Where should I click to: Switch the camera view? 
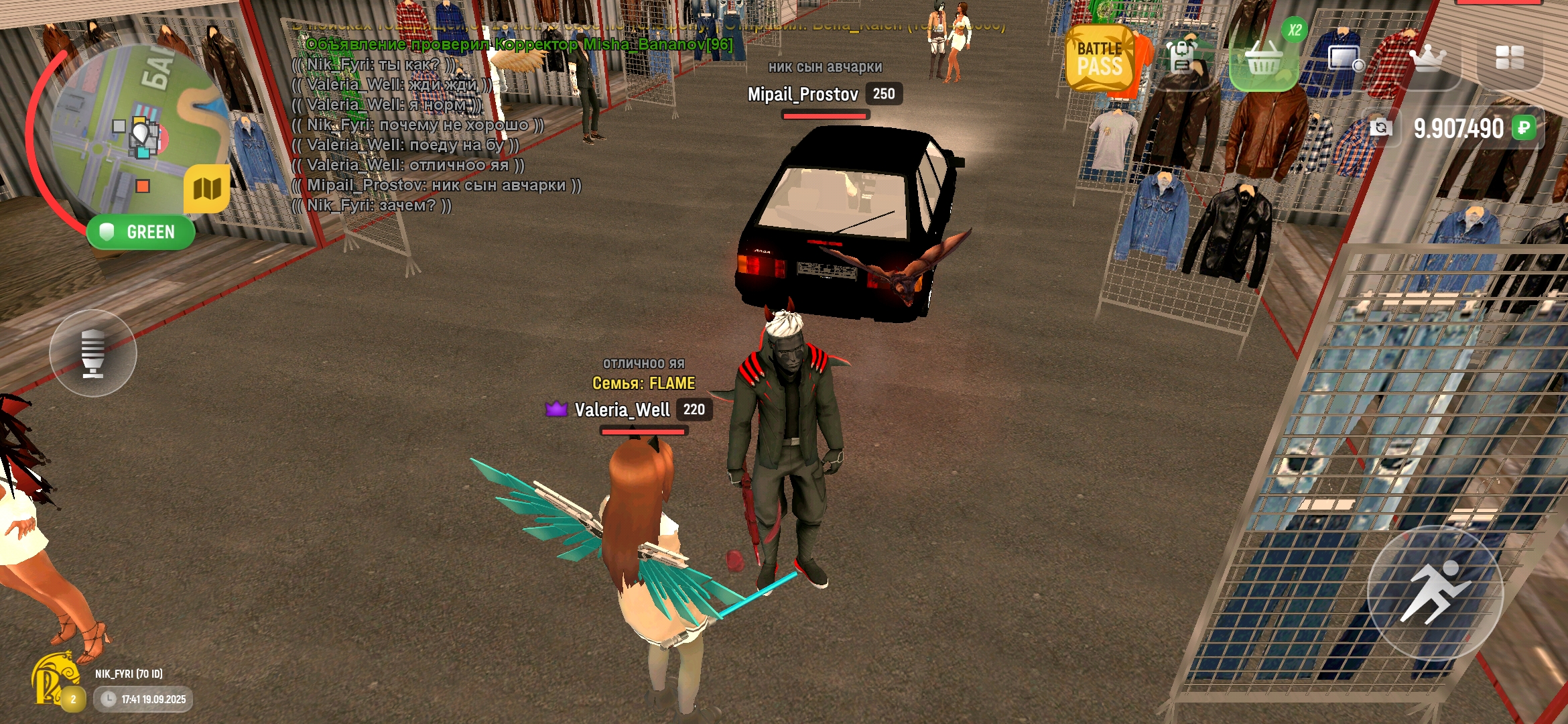(x=1380, y=127)
